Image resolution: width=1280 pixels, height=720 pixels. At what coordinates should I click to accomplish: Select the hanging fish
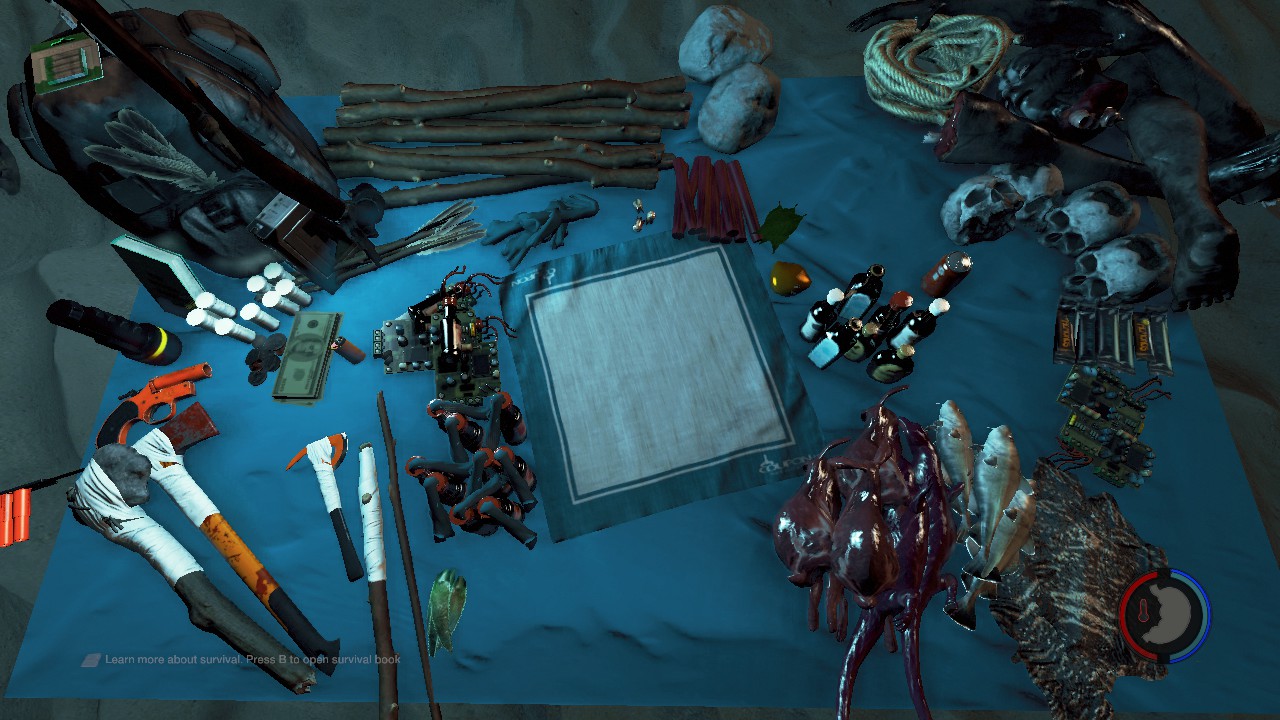tap(985, 500)
